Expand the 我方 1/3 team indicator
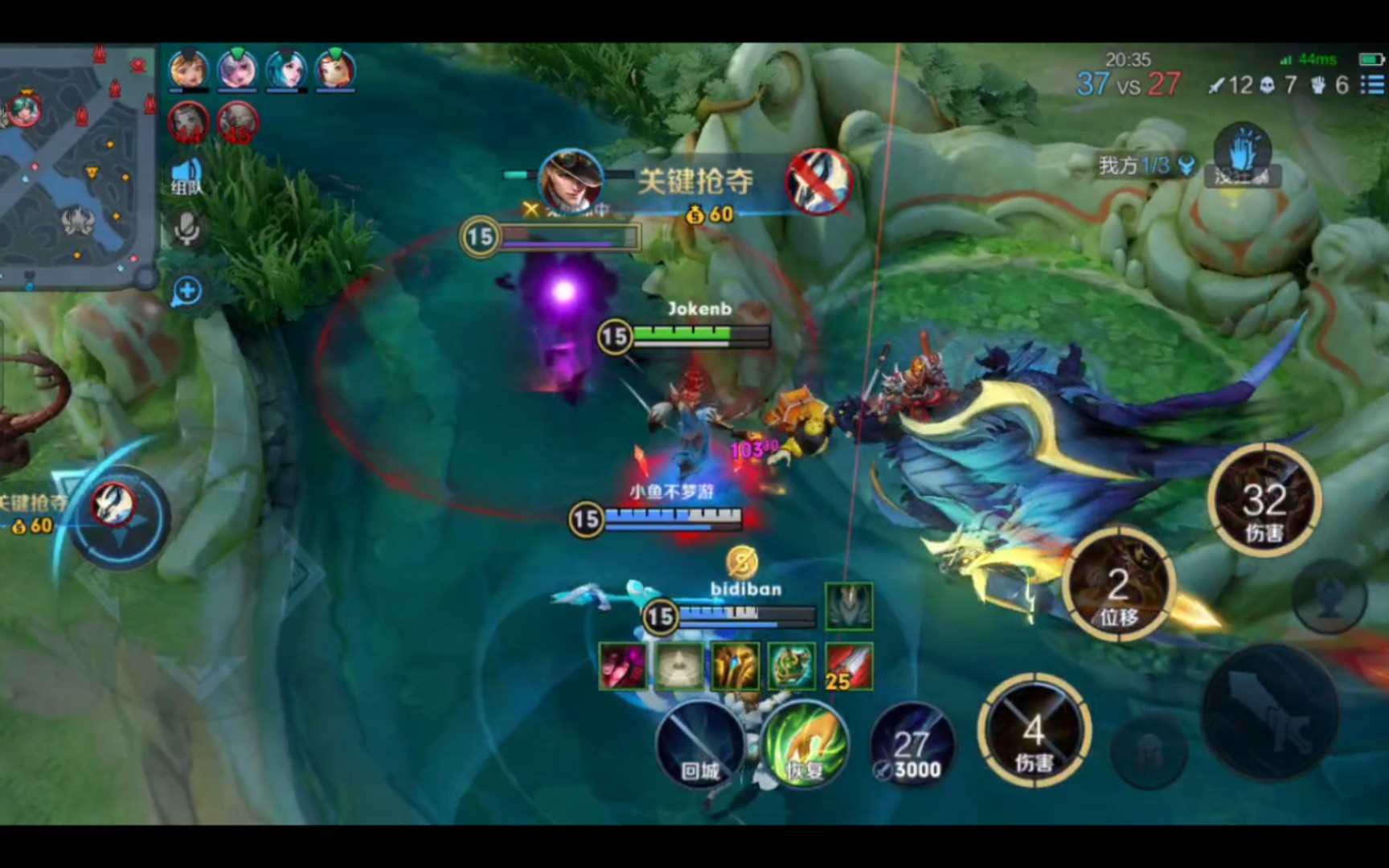The height and width of the screenshot is (868, 1389). tap(1145, 166)
